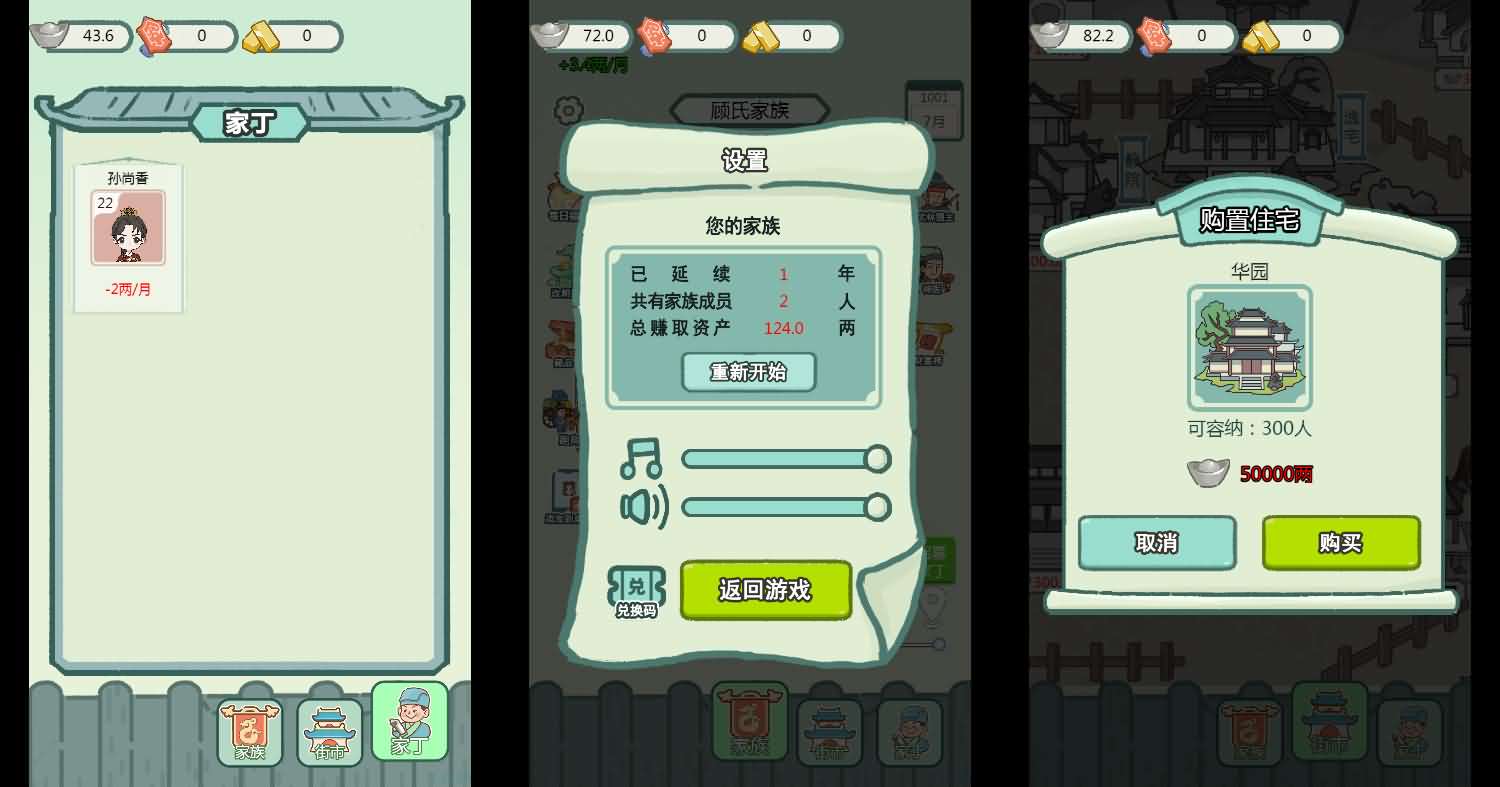Cancel the purchase with 取消
Image resolution: width=1500 pixels, height=787 pixels.
(1157, 543)
